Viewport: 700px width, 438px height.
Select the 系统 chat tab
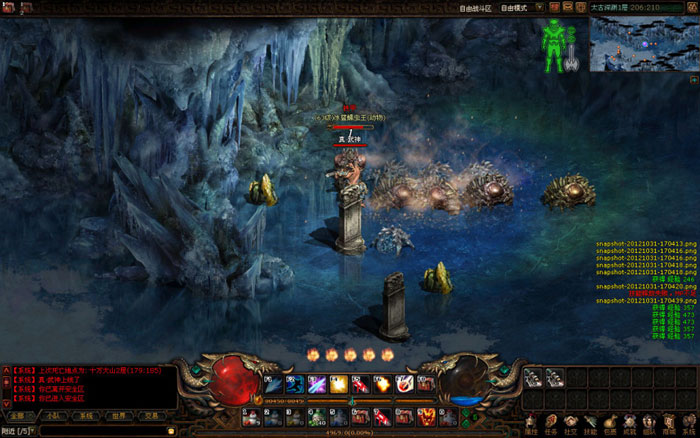click(86, 415)
